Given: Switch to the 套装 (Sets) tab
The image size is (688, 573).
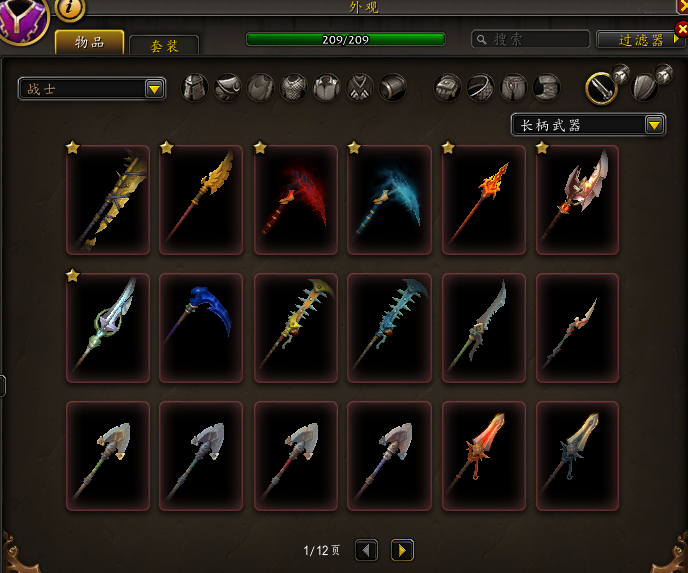Looking at the screenshot, I should pyautogui.click(x=164, y=45).
